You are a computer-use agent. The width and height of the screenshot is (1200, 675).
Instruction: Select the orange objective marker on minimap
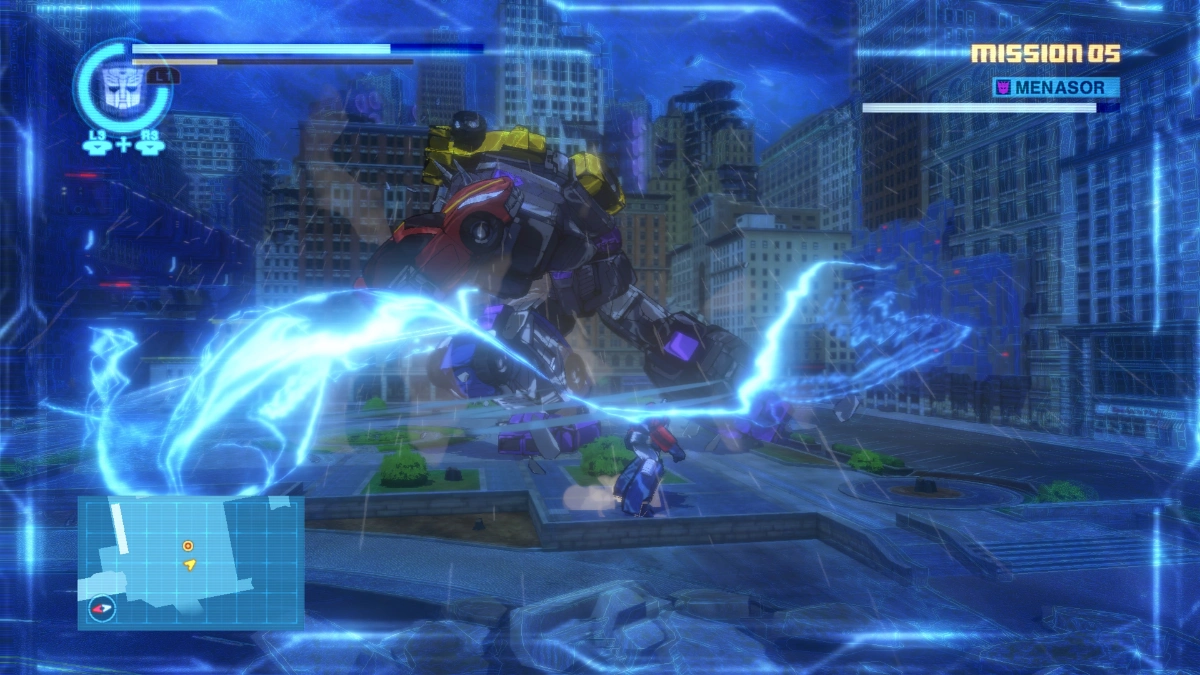(x=188, y=545)
